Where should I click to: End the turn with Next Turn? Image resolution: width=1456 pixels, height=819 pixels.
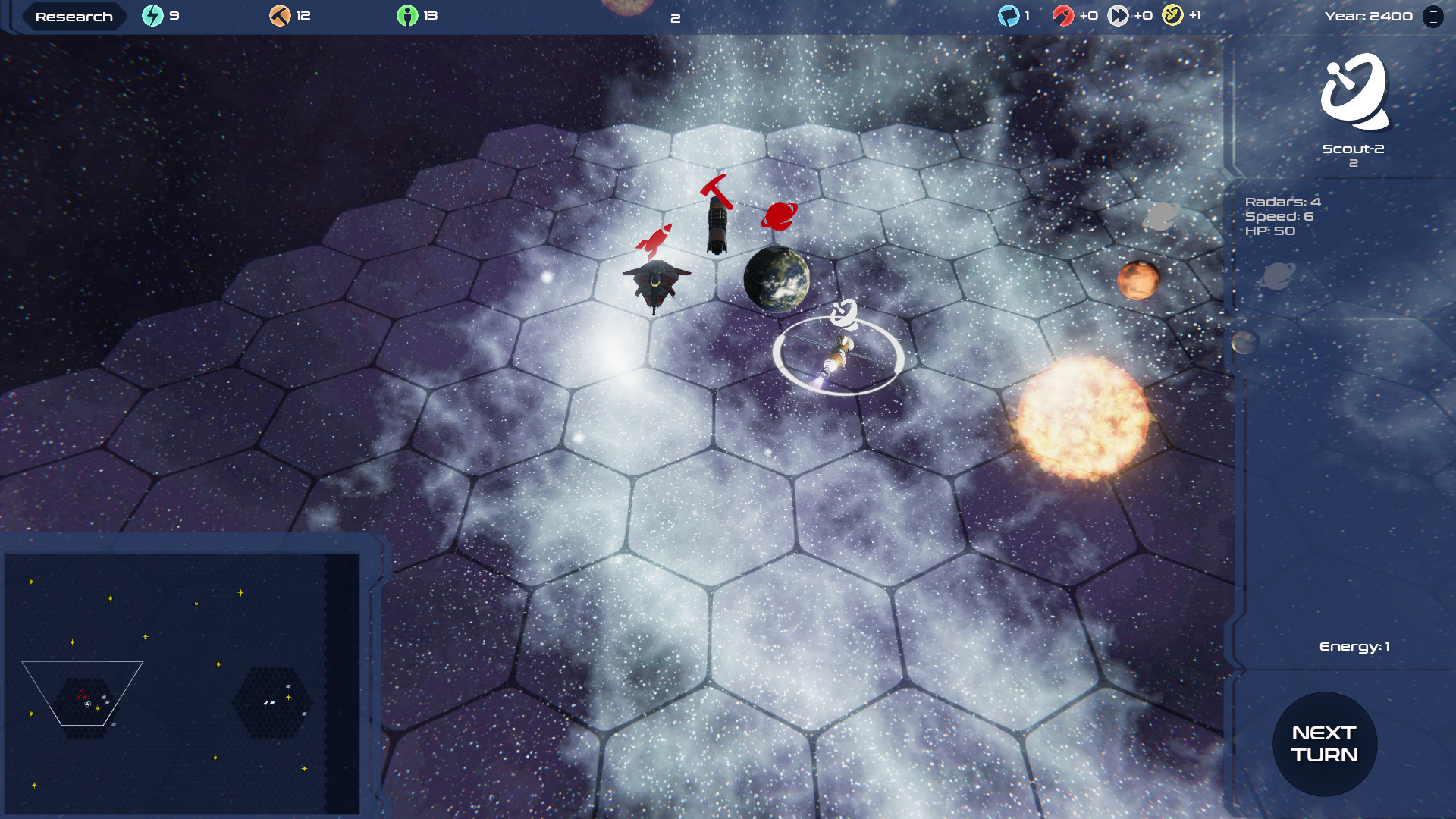coord(1324,744)
